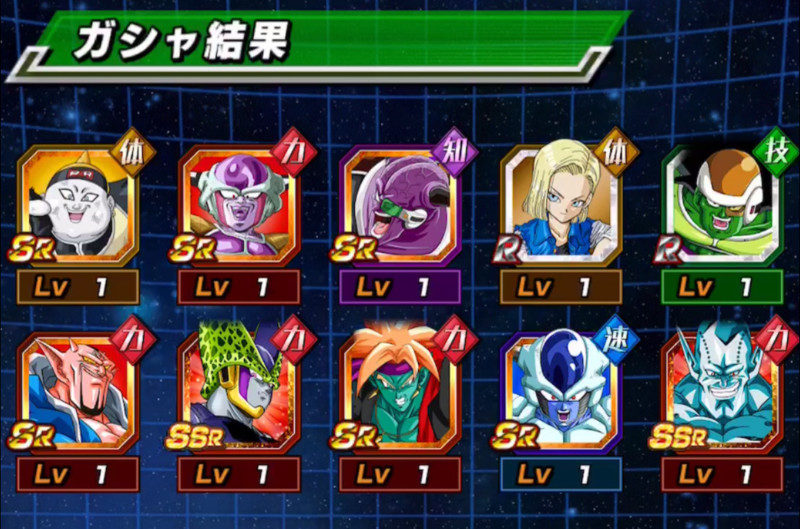Select the green soldier R card
This screenshot has width=800, height=529.
click(722, 205)
